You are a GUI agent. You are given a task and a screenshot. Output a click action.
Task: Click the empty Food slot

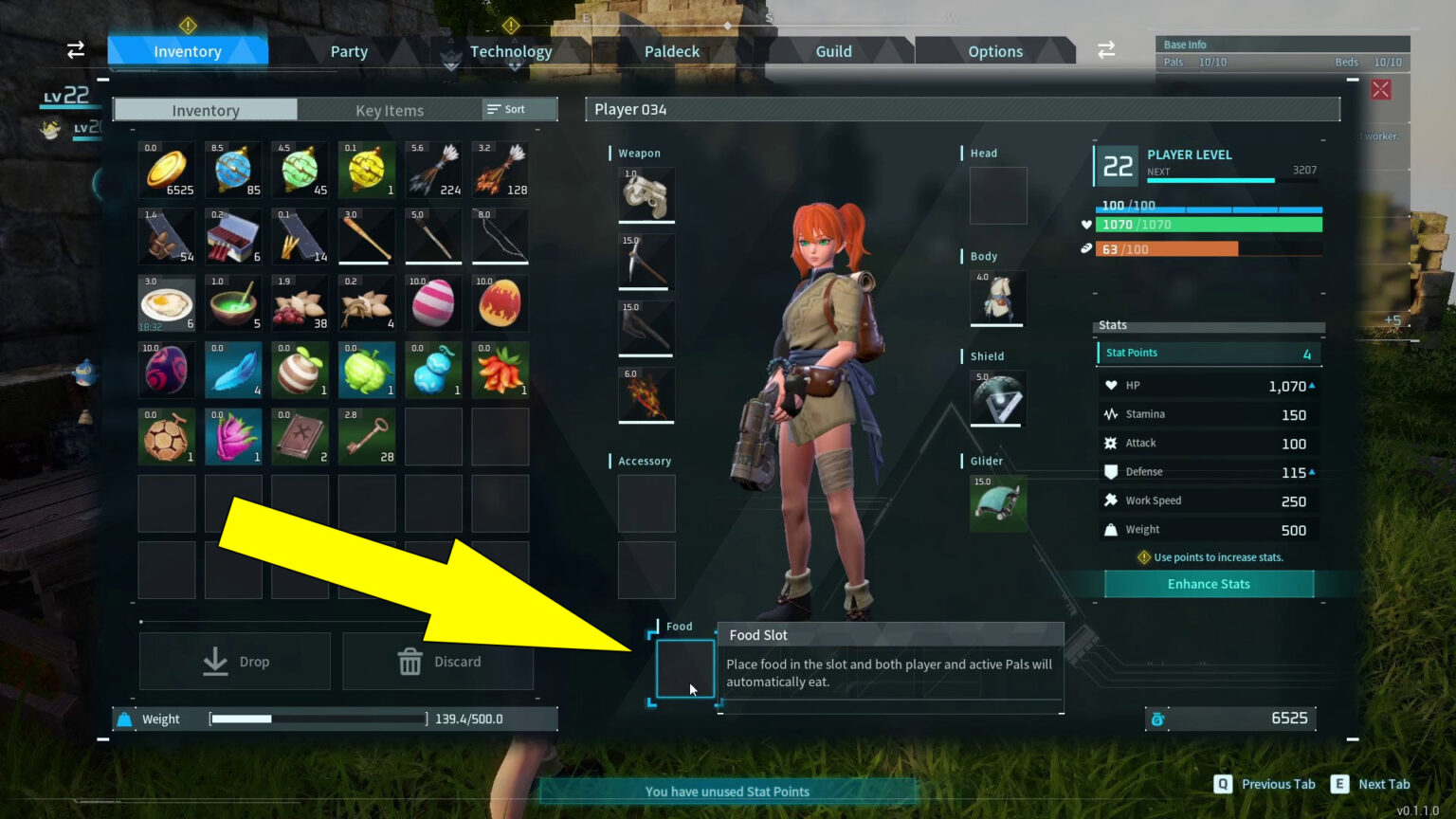(x=683, y=669)
